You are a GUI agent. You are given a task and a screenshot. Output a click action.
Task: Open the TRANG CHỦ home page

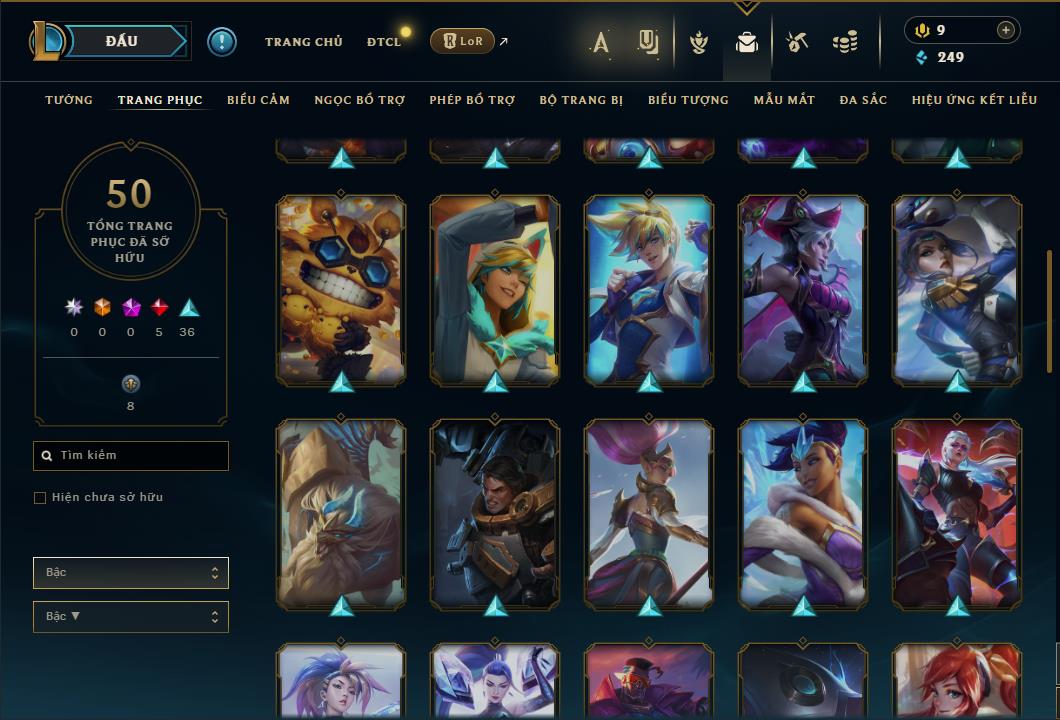pyautogui.click(x=303, y=42)
